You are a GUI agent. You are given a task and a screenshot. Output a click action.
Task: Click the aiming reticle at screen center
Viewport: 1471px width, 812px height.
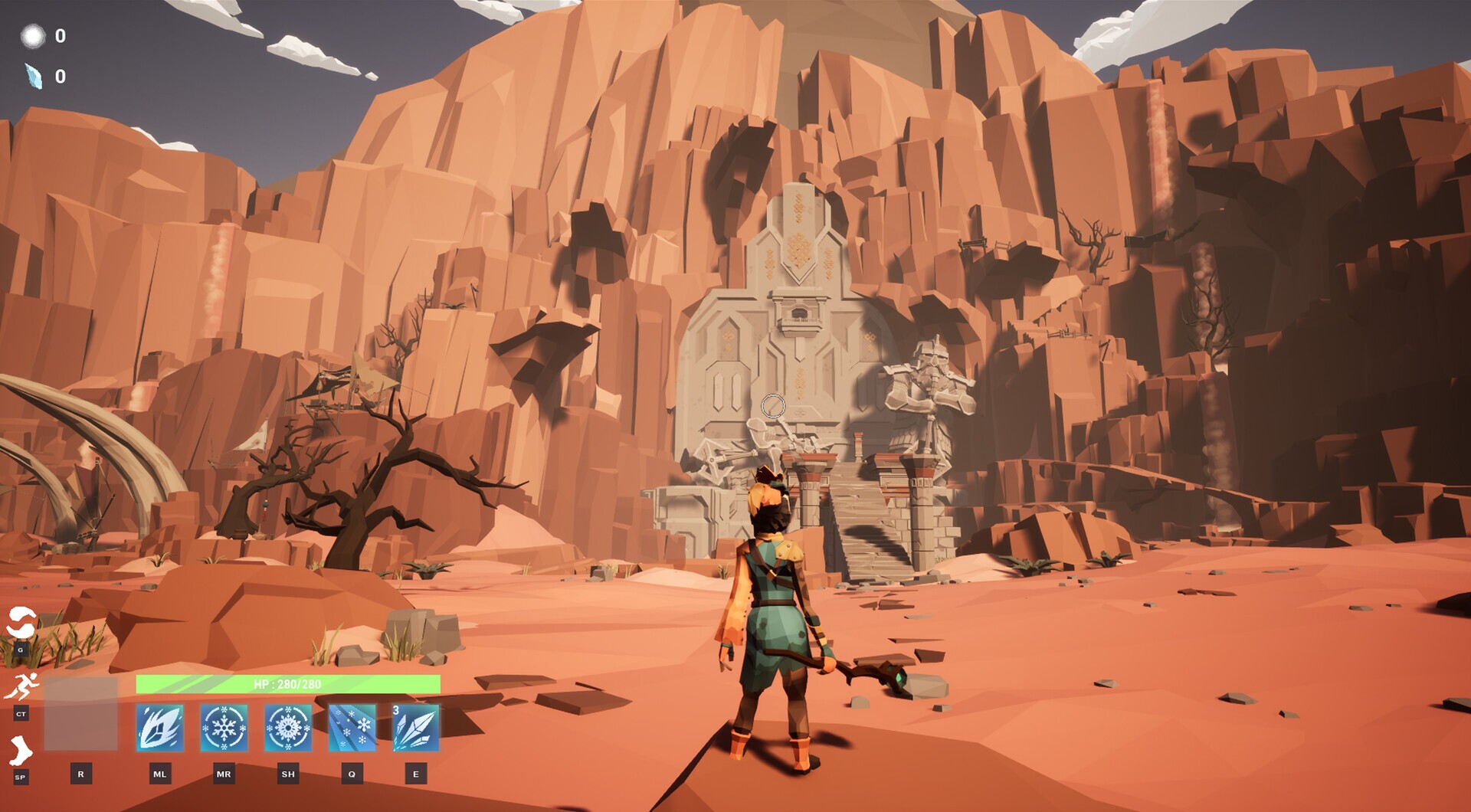775,404
